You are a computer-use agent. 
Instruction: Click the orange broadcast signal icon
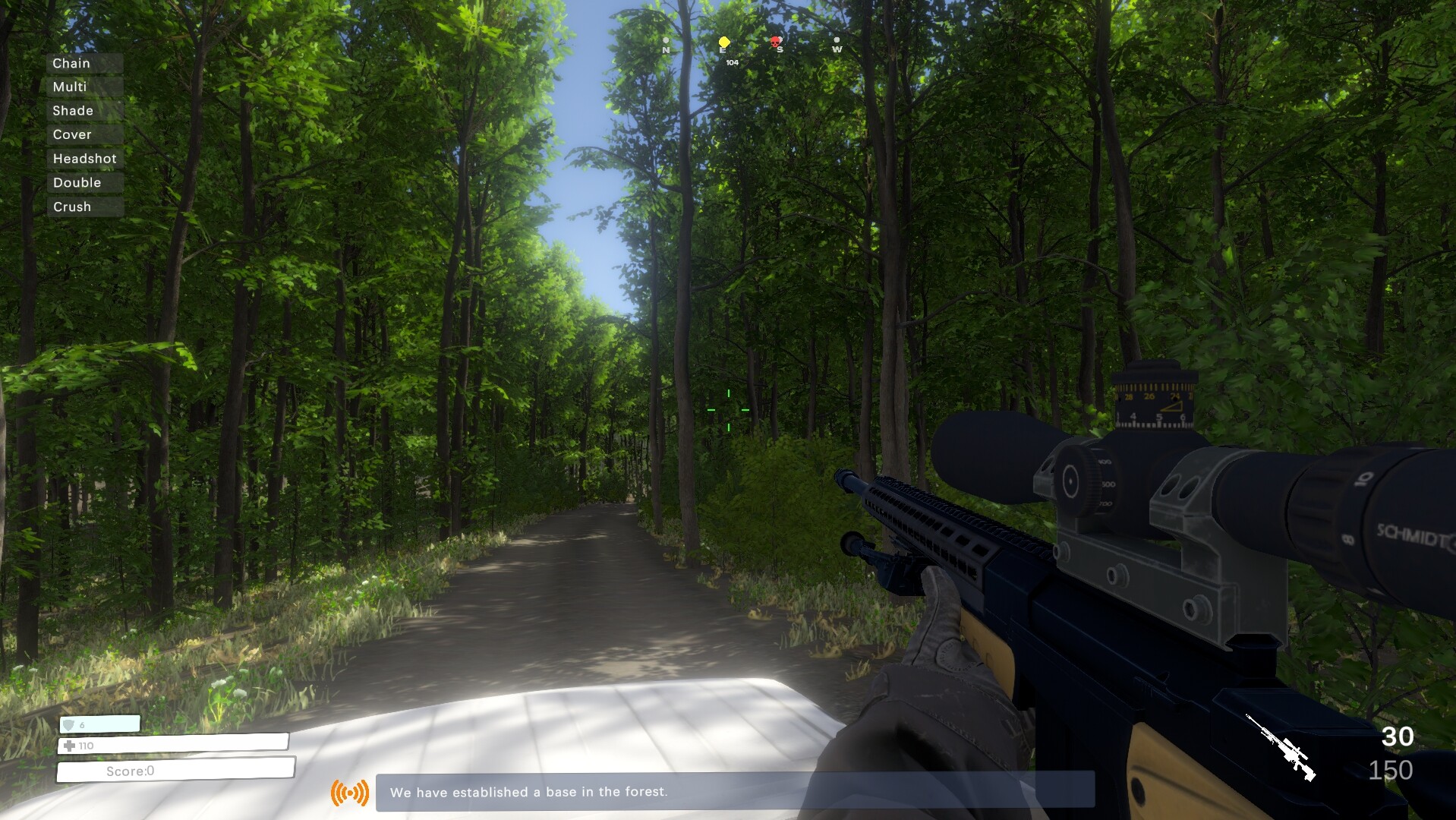tap(348, 793)
